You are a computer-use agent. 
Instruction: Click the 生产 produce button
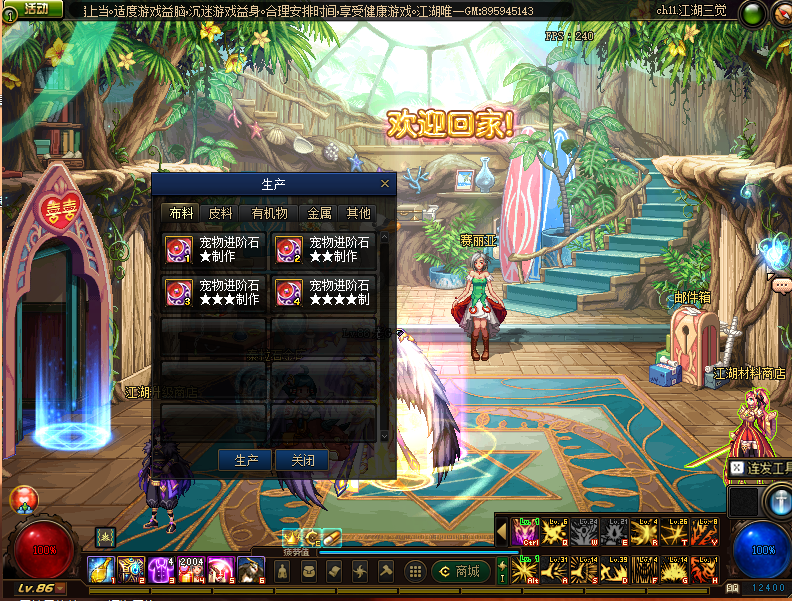246,460
